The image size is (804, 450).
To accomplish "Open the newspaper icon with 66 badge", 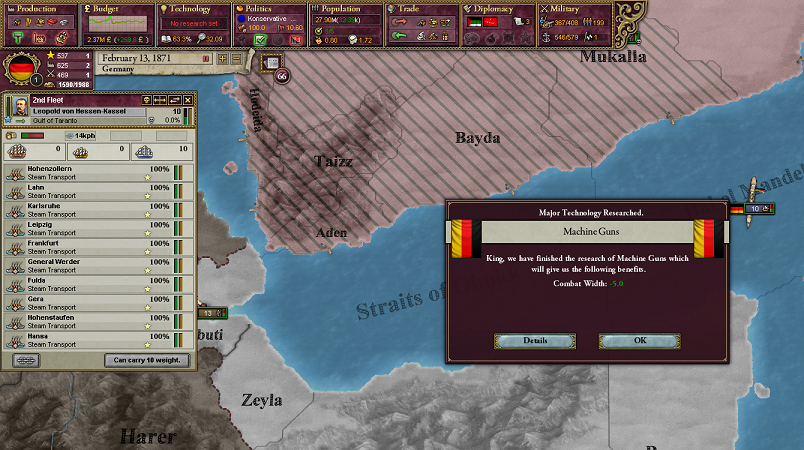I will coord(271,62).
